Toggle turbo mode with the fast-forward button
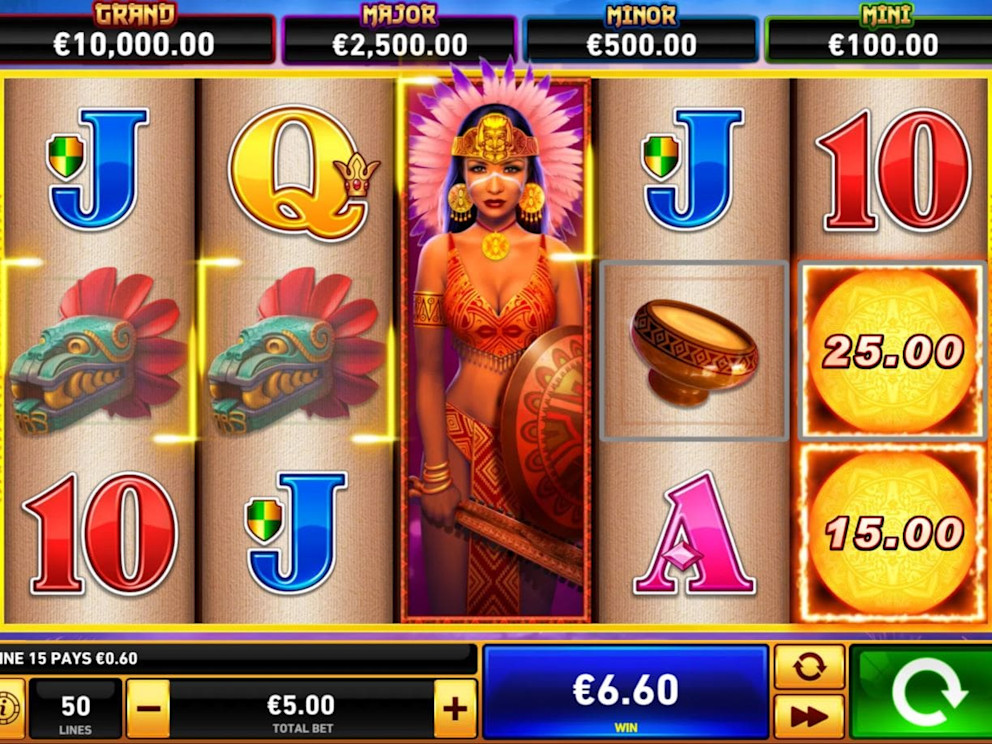 [x=809, y=716]
